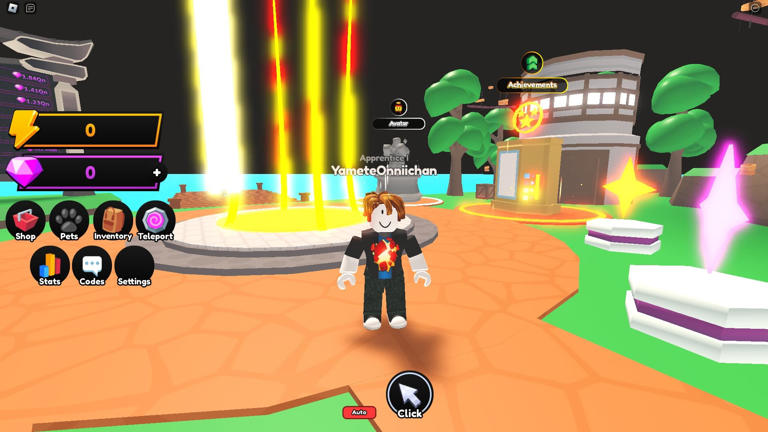Show the Stats panel
This screenshot has height=432, width=768.
click(49, 266)
